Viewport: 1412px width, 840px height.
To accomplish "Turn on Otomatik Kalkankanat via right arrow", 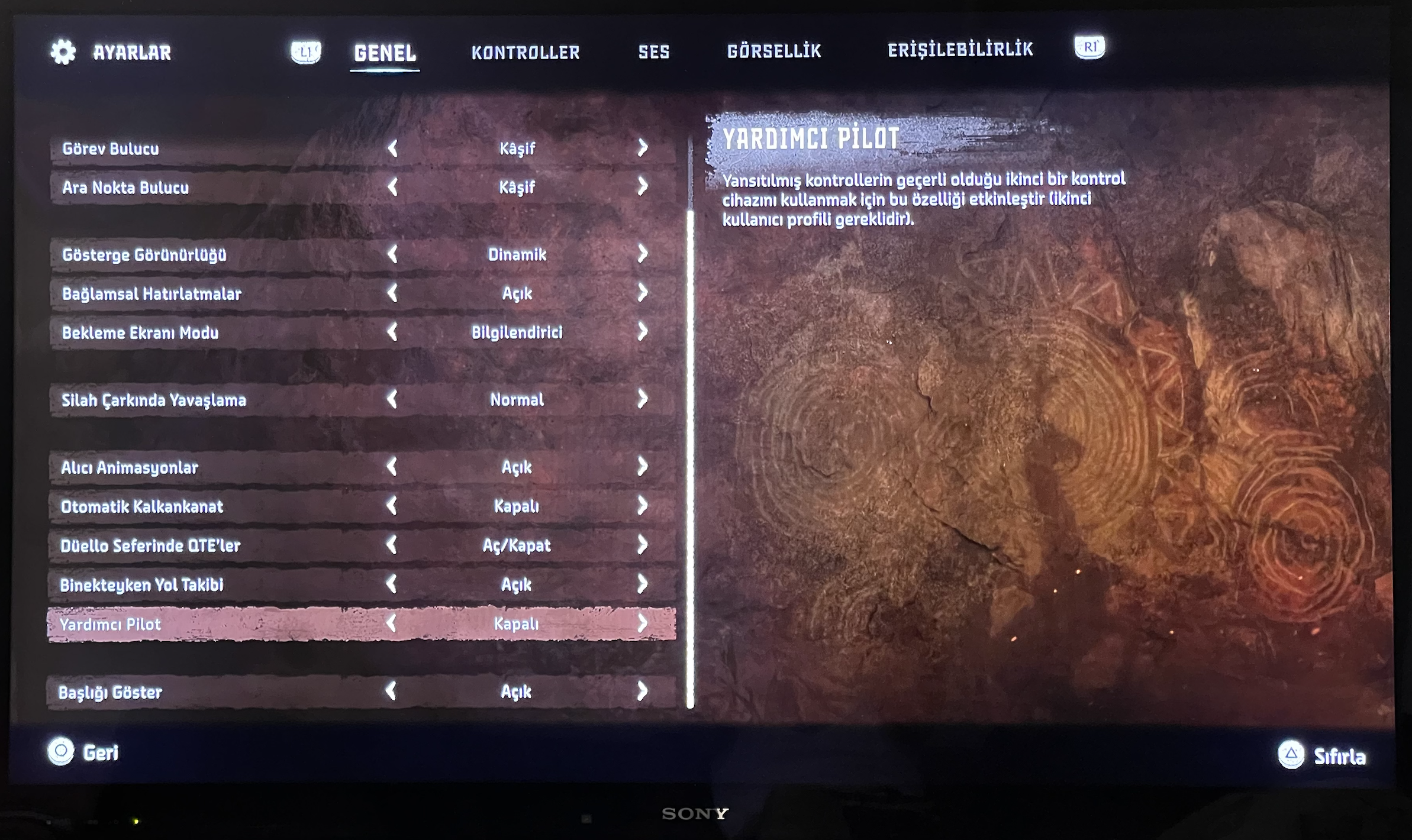I will pos(643,506).
